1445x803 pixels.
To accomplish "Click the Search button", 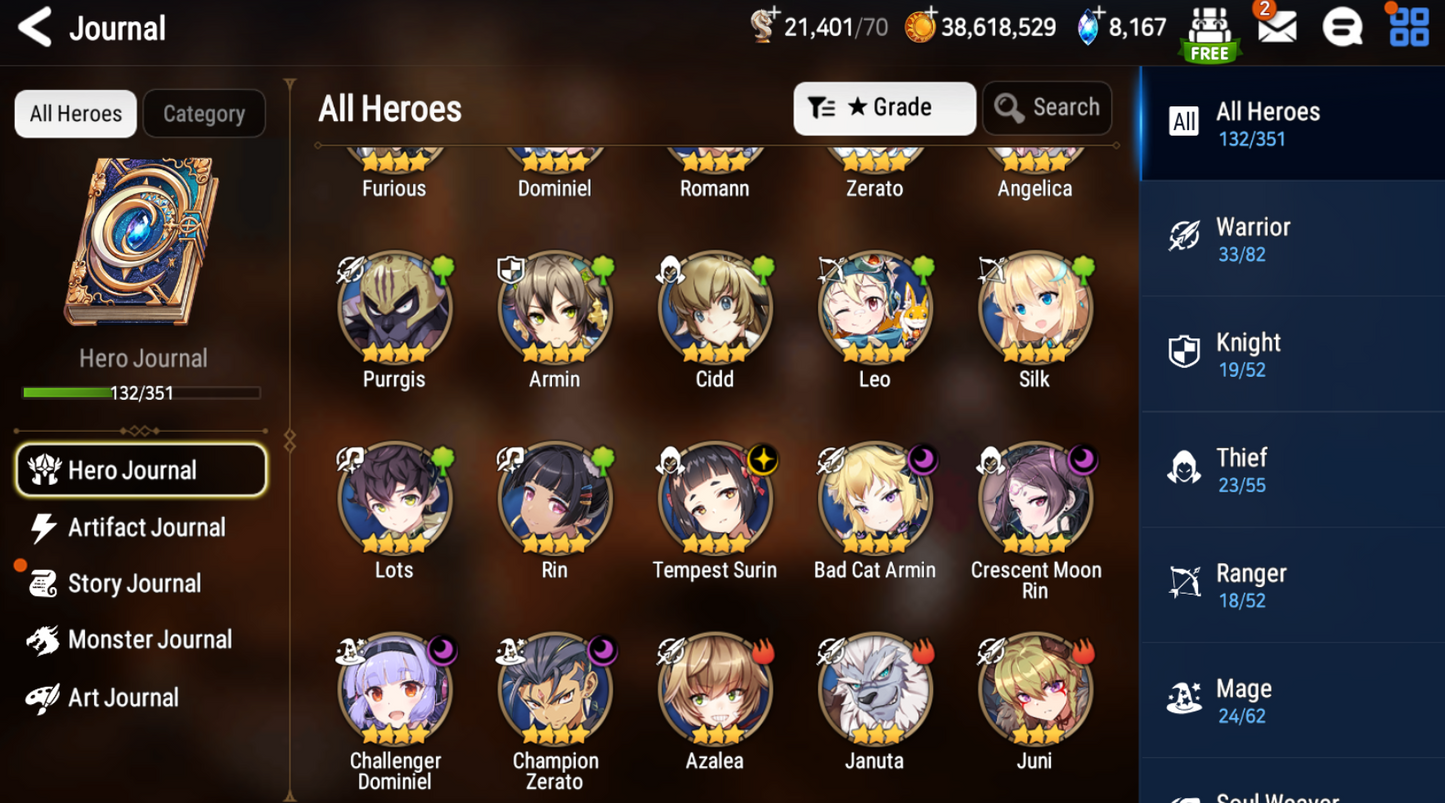I will (1046, 108).
